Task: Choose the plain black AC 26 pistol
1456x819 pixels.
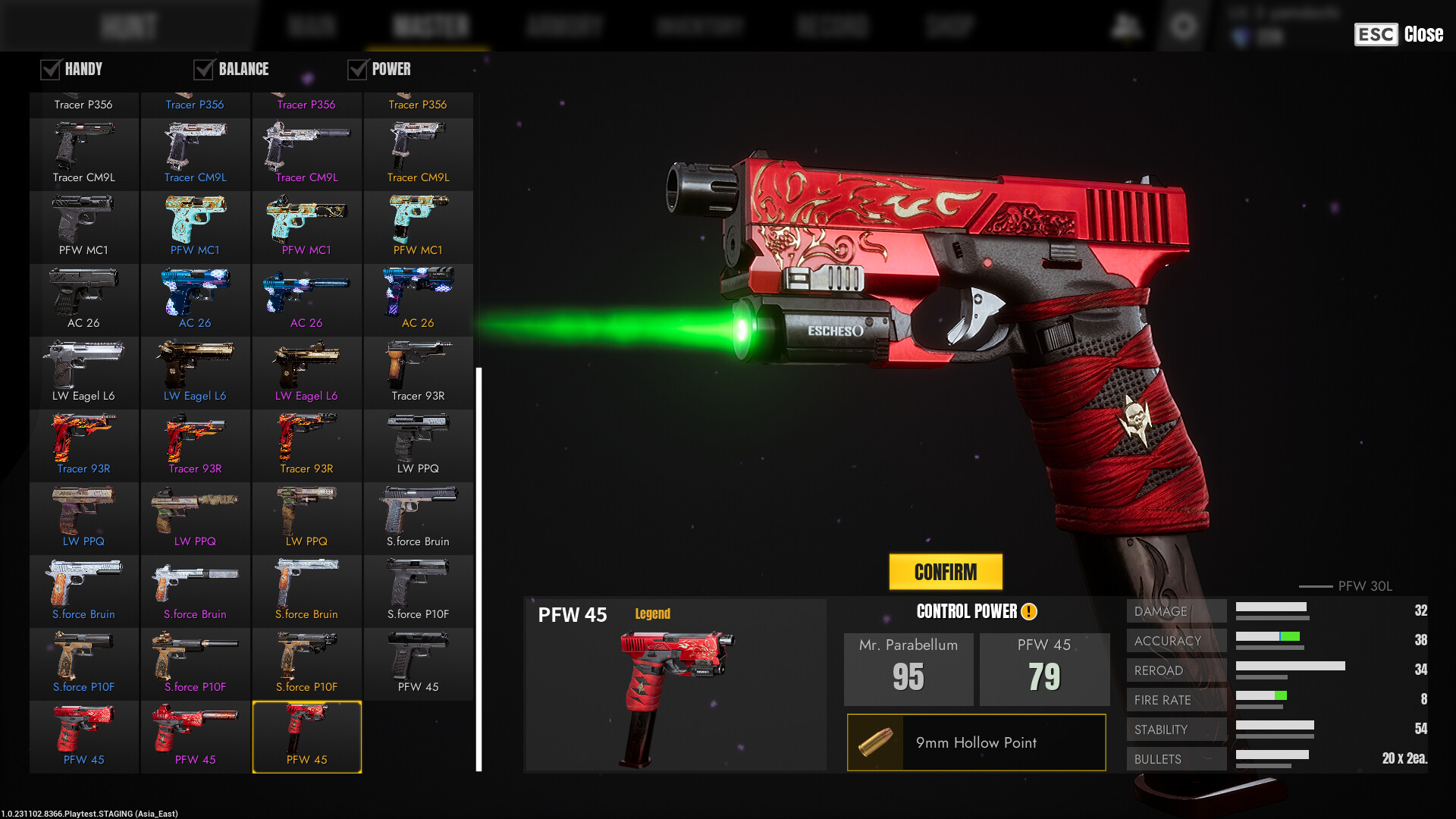Action: [83, 299]
